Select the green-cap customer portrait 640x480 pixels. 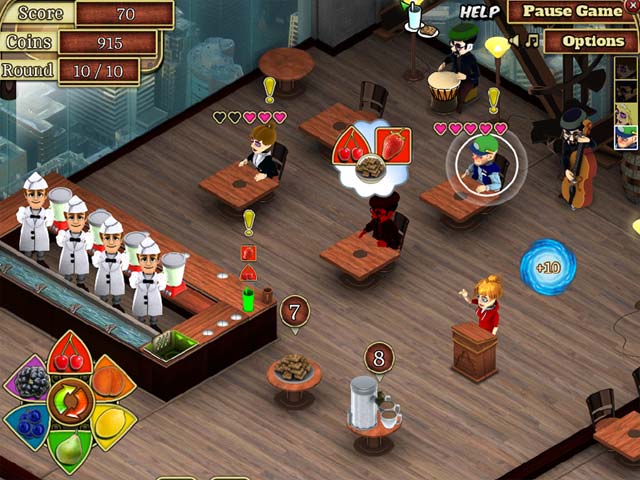pyautogui.click(x=626, y=137)
